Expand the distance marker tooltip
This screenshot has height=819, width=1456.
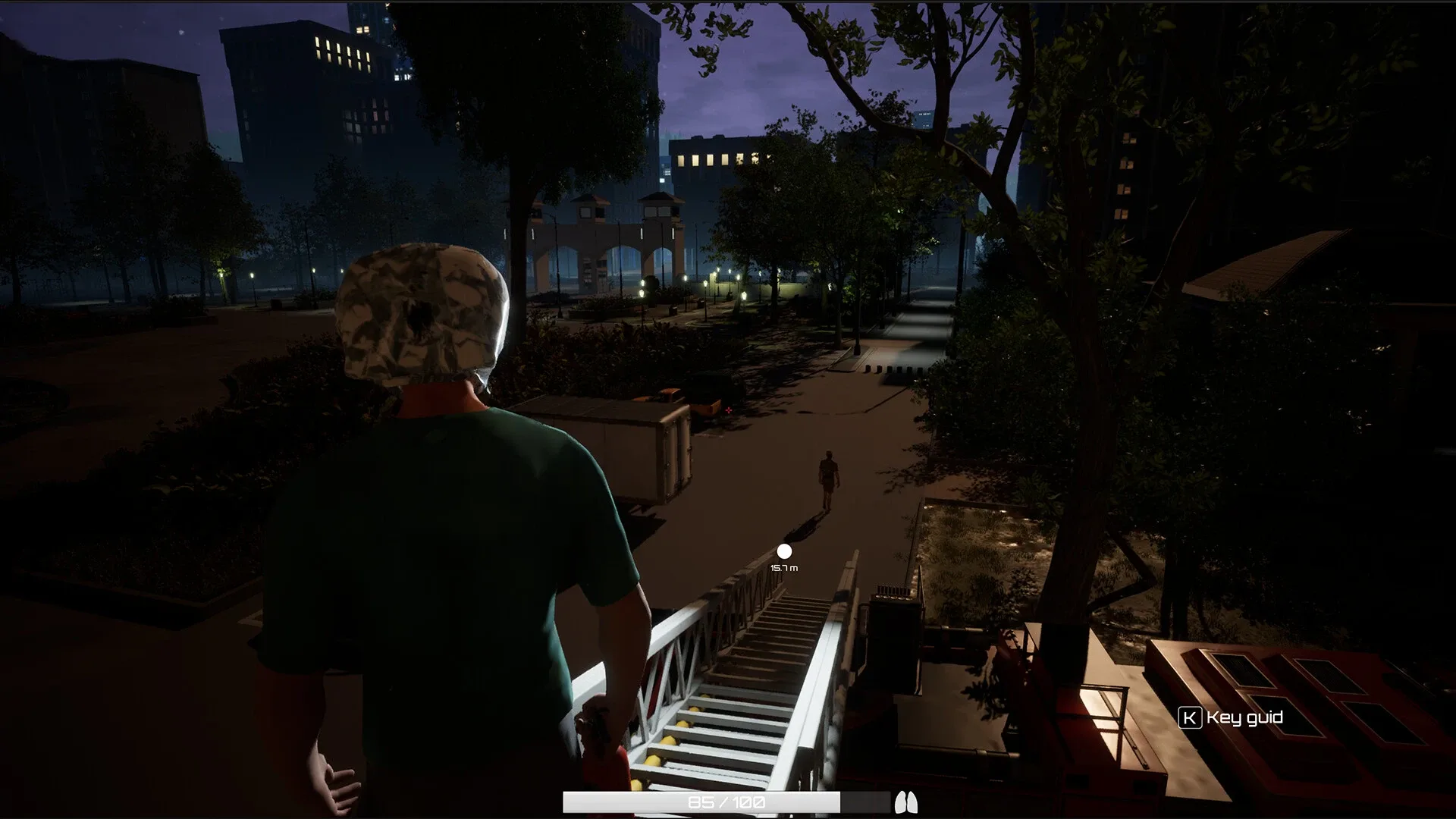point(783,567)
